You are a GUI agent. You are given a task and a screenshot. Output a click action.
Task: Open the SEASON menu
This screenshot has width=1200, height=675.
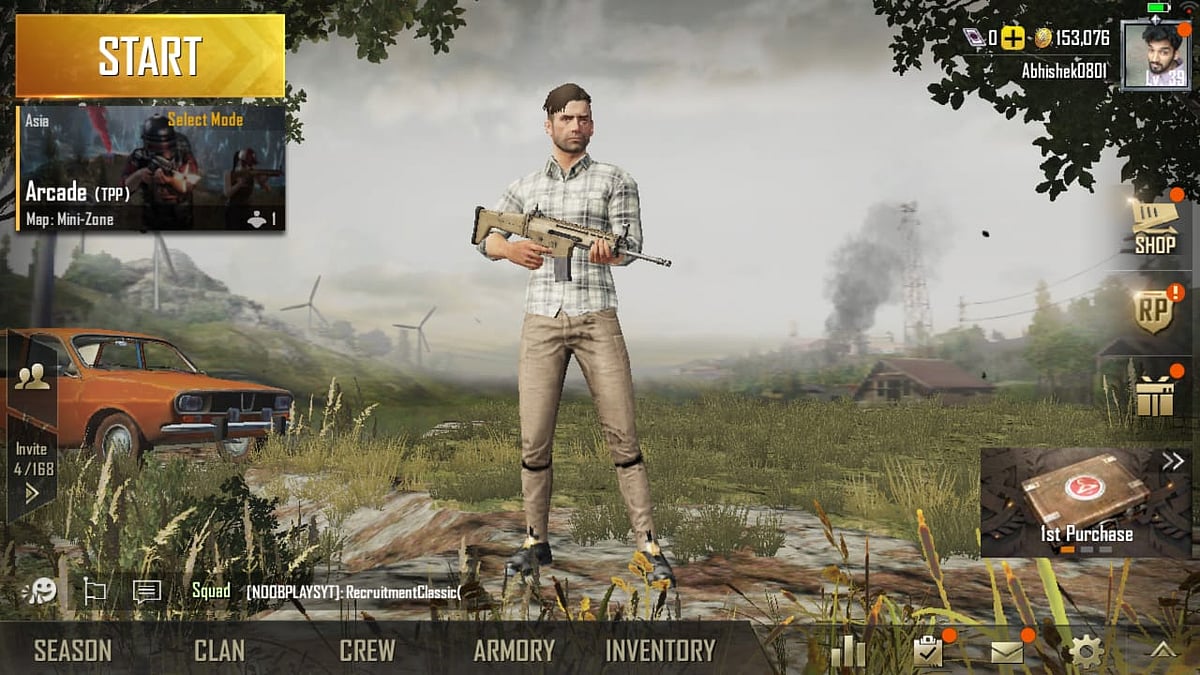73,651
